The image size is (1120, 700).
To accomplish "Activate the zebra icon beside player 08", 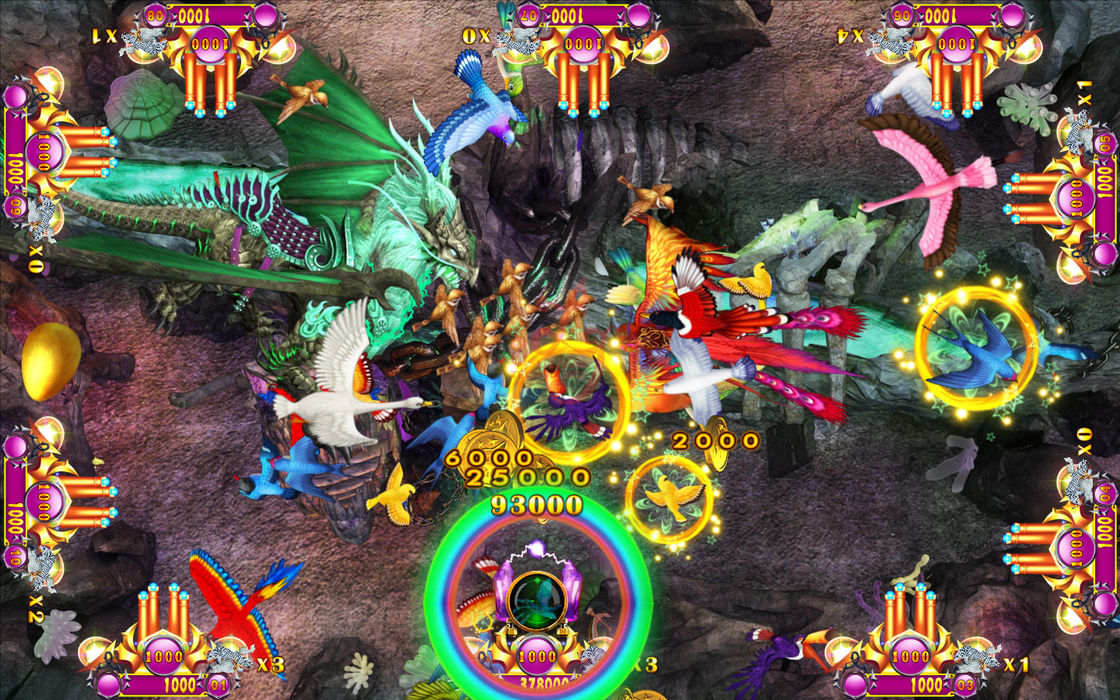I will pyautogui.click(x=143, y=41).
